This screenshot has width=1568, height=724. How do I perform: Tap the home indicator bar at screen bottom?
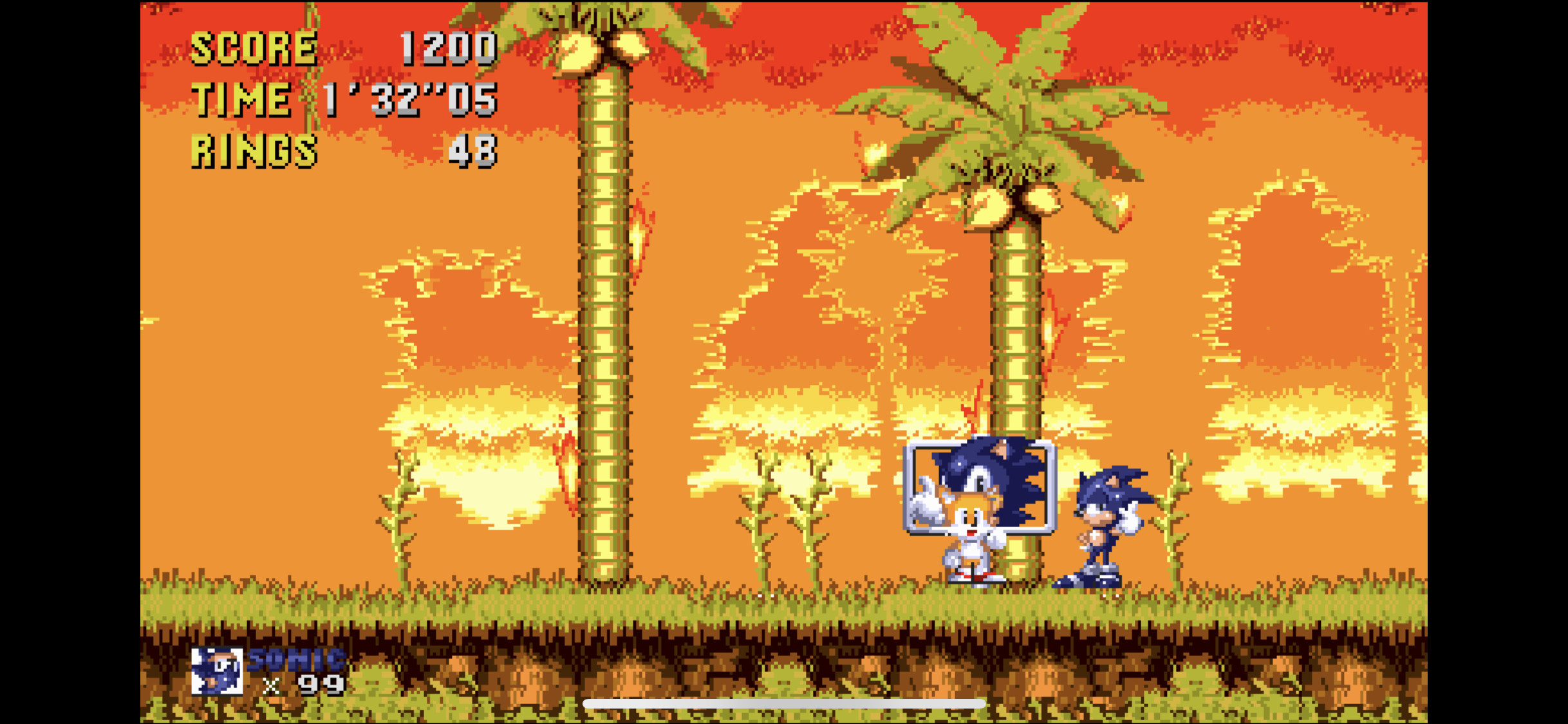pyautogui.click(x=784, y=704)
